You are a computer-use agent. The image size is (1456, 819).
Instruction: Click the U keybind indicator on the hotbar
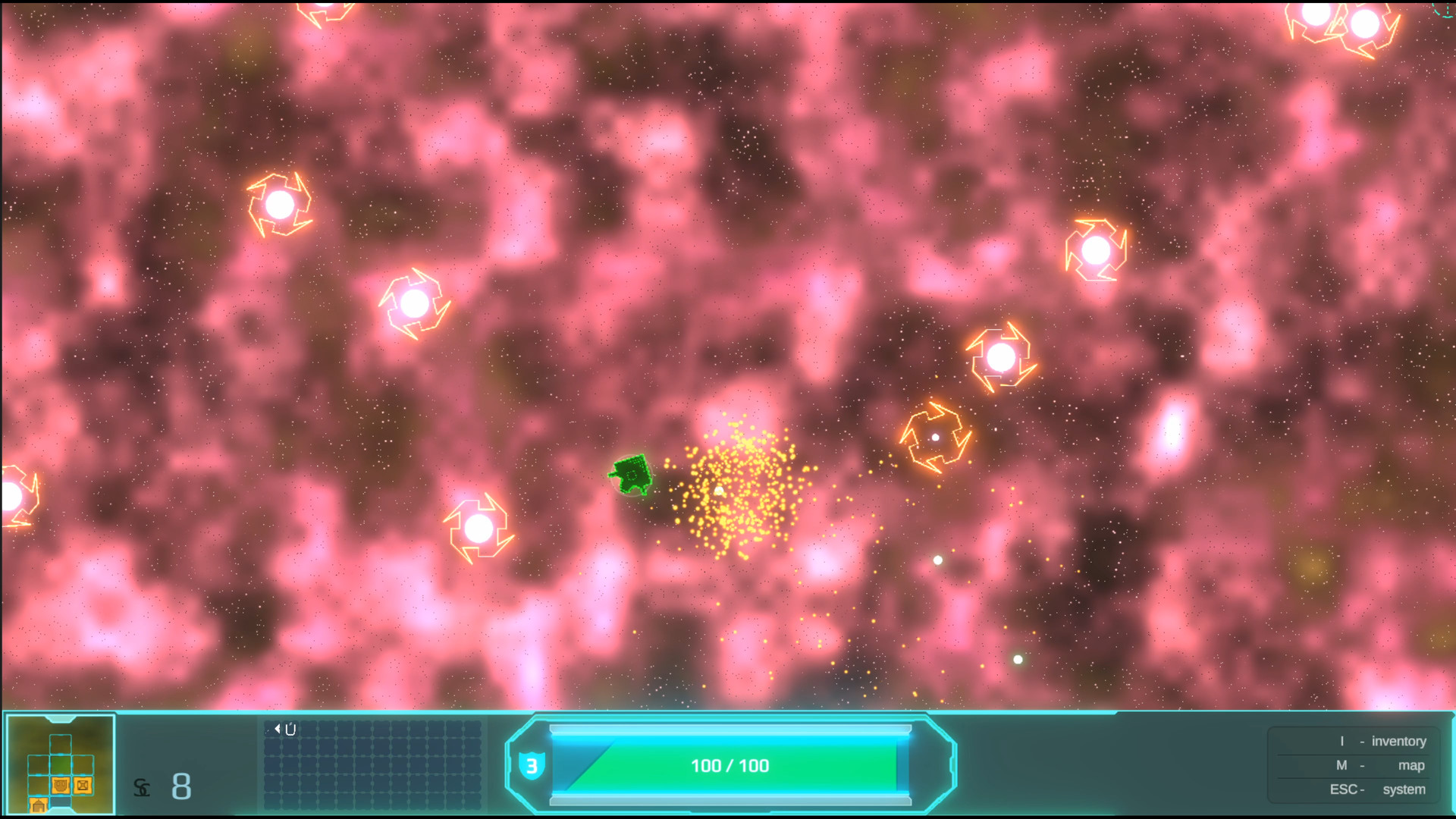[291, 729]
